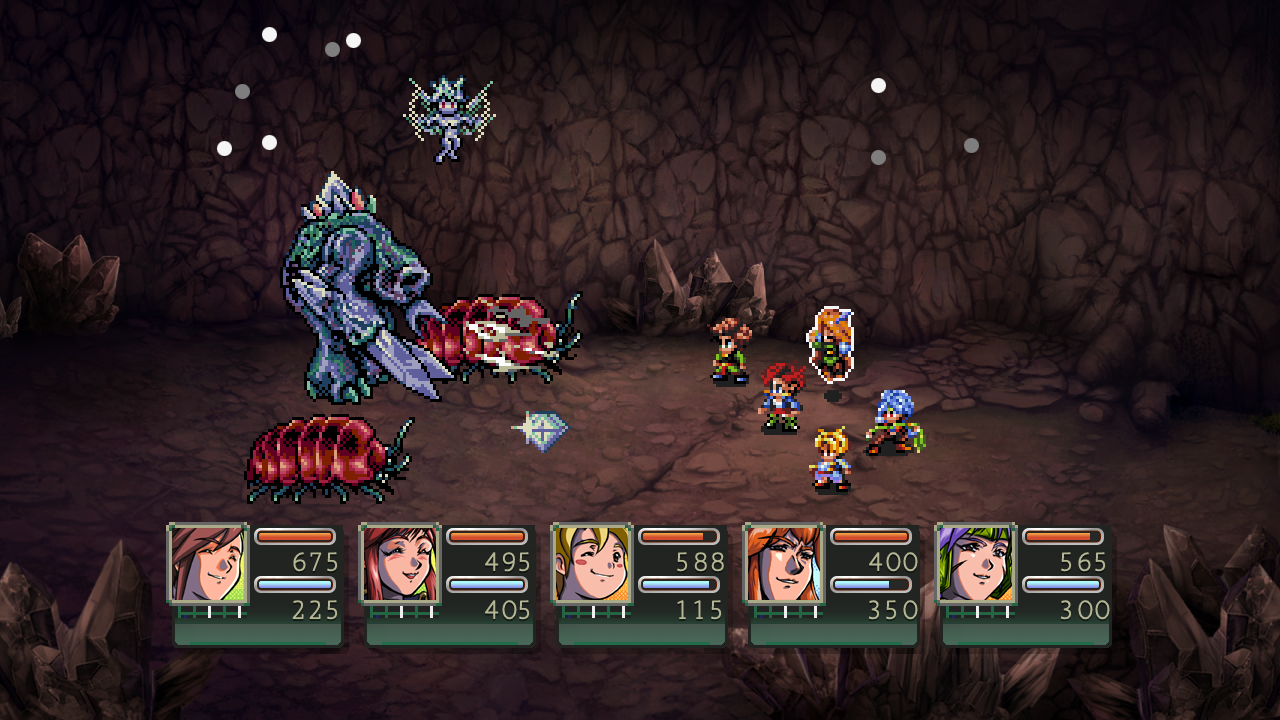Choose the red-haired woman's portrait
This screenshot has width=1280, height=720.
pyautogui.click(x=399, y=564)
